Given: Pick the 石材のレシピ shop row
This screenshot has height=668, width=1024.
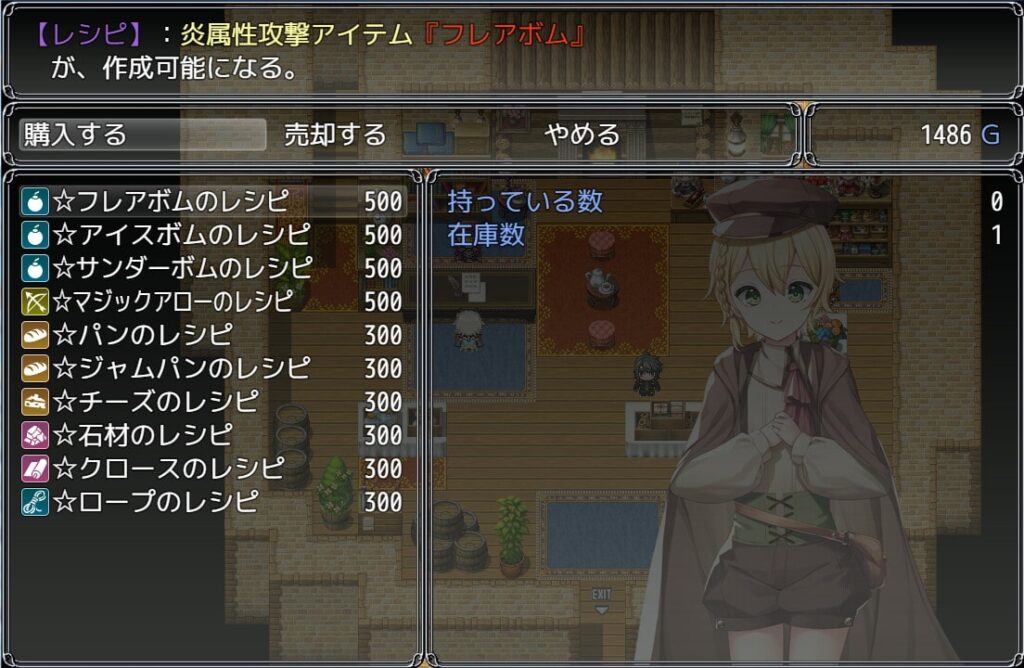Looking at the screenshot, I should 212,435.
